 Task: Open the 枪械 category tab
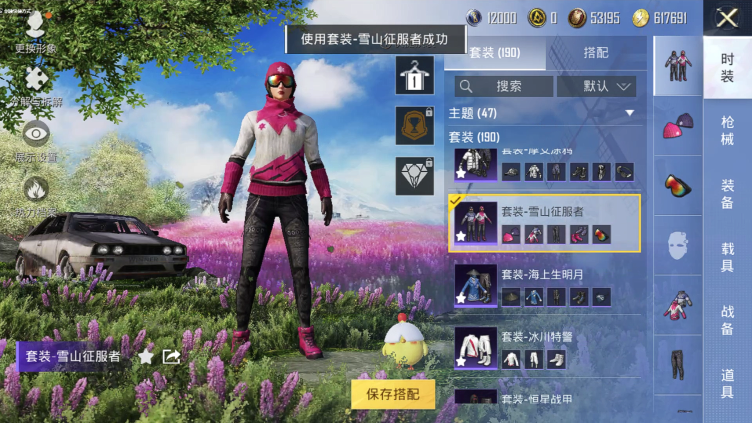click(x=727, y=131)
